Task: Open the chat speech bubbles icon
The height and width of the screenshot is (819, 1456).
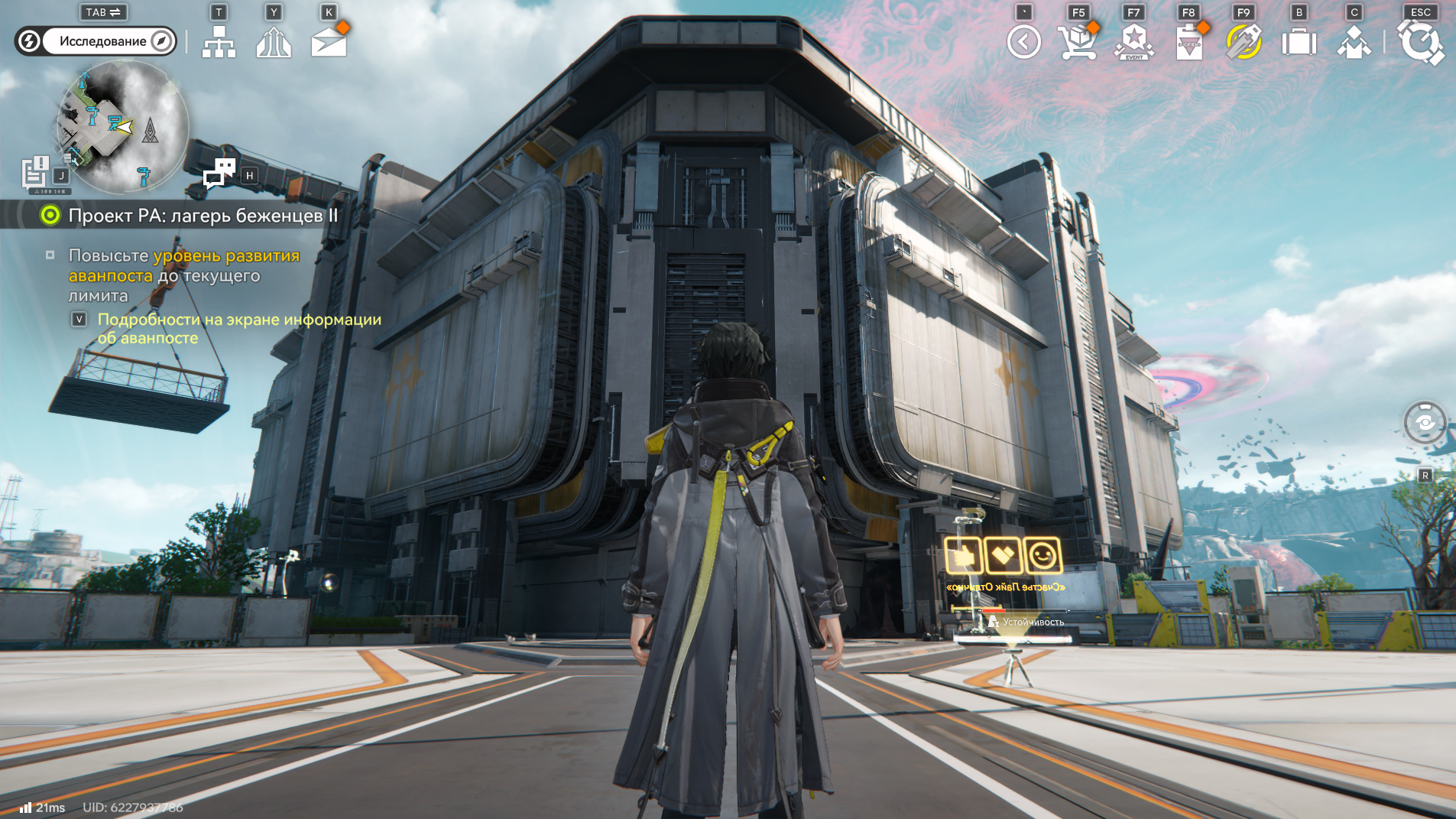Action: [x=219, y=174]
